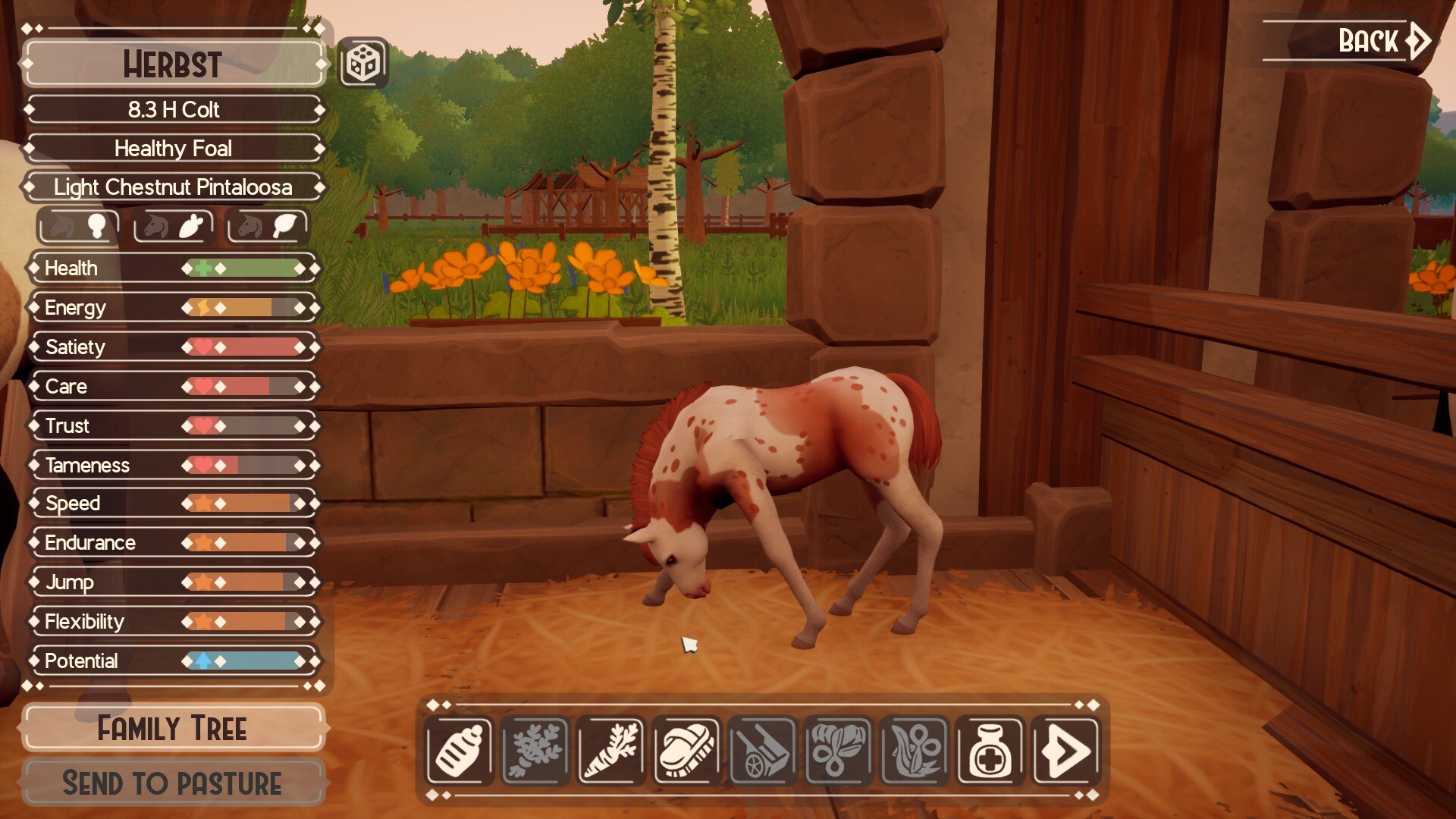Randomize the name with the dice icon
Image resolution: width=1456 pixels, height=819 pixels.
(x=362, y=64)
